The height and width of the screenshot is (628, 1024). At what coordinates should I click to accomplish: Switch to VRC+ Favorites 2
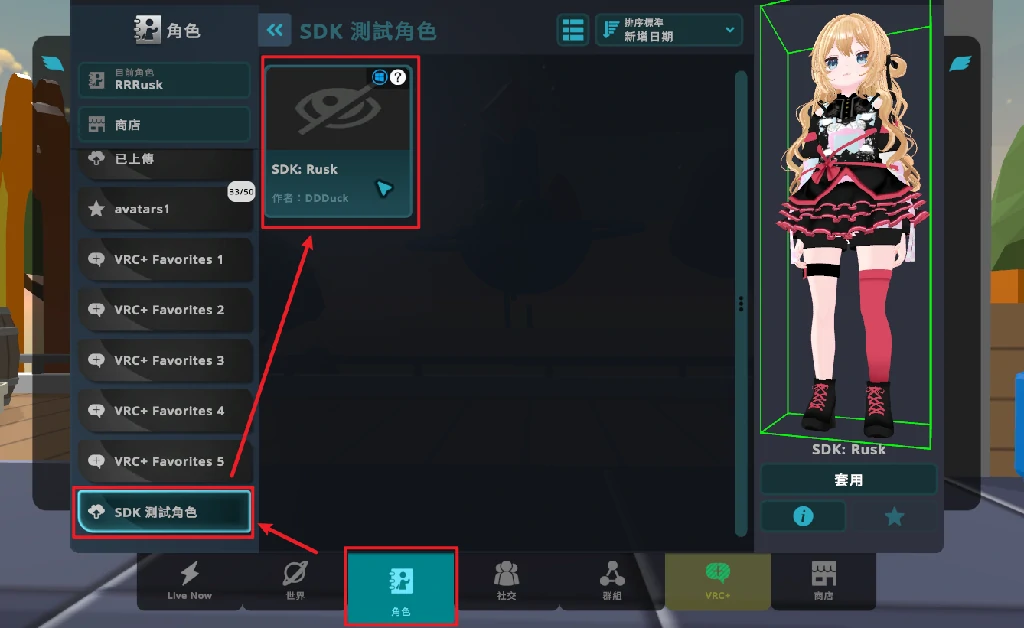click(x=164, y=310)
